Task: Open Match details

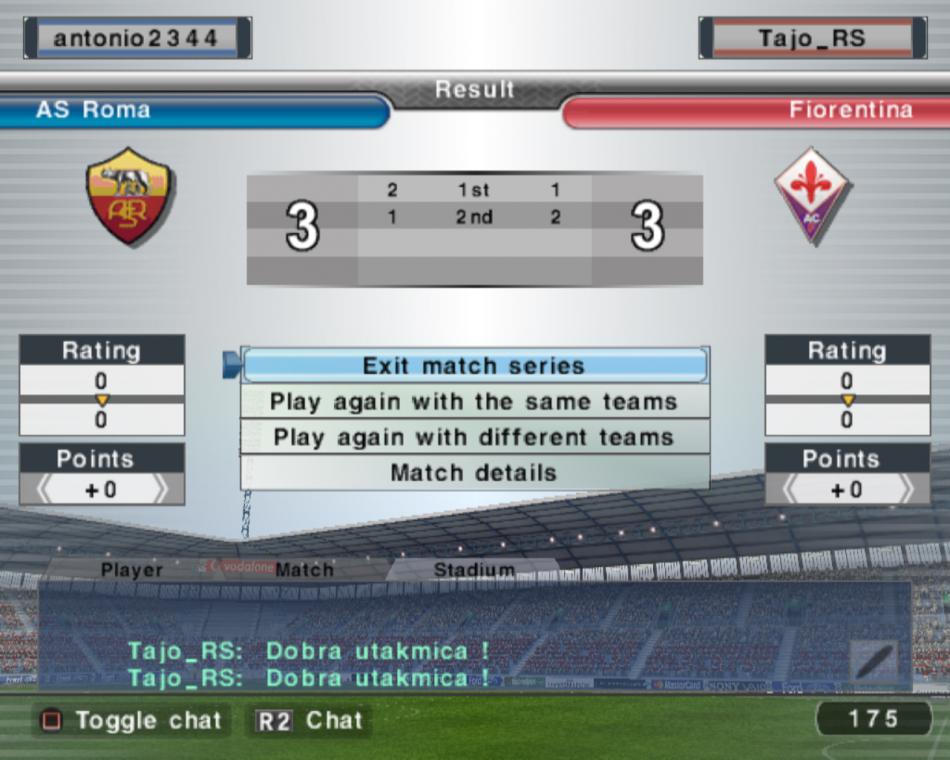Action: [474, 473]
